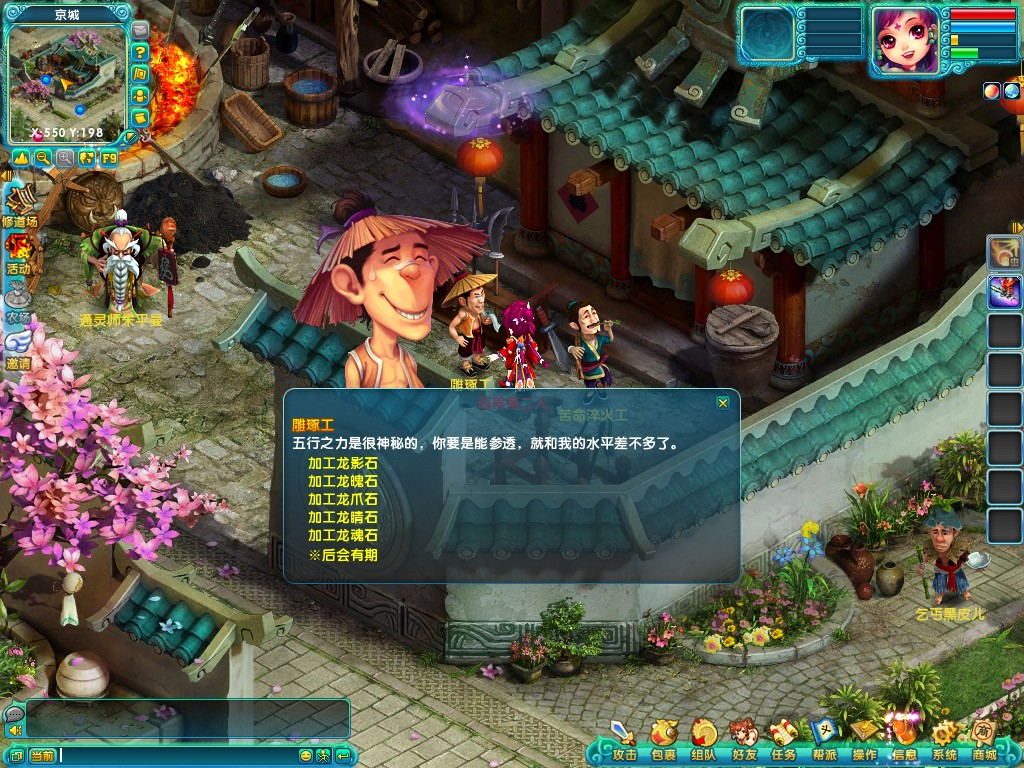Image resolution: width=1024 pixels, height=768 pixels.
Task: Show the 好友 friends list
Action: (x=744, y=740)
